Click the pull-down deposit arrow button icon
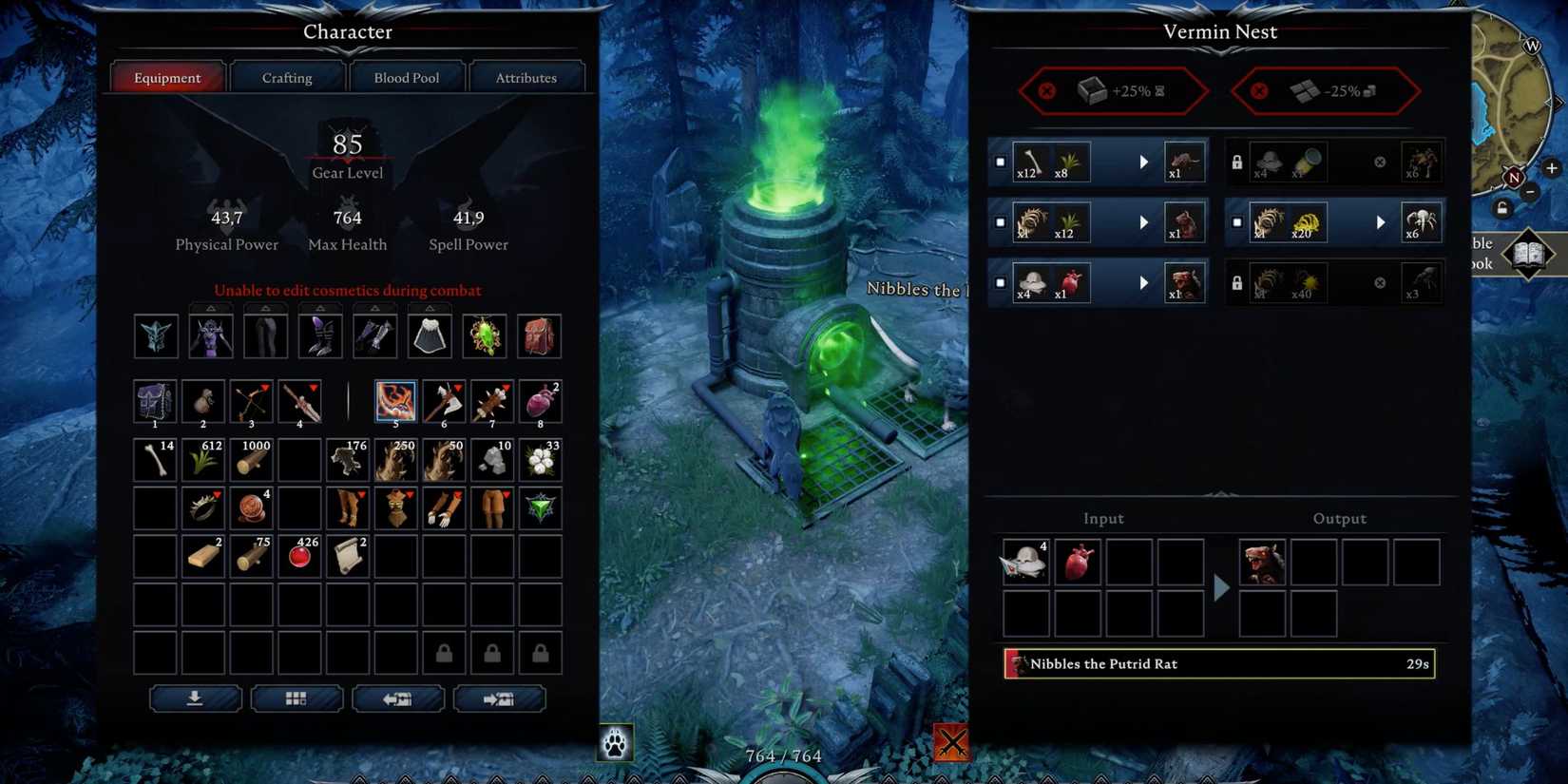This screenshot has height=784, width=1568. [197, 698]
